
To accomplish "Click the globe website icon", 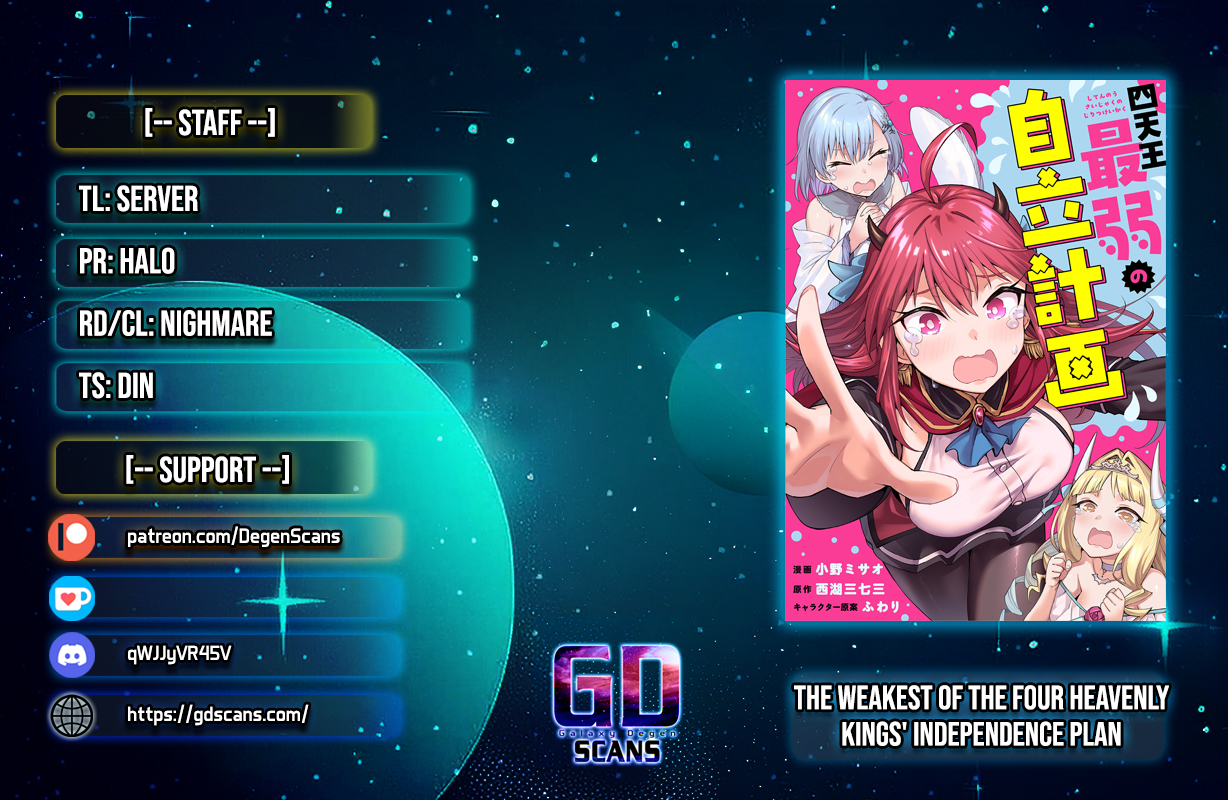I will coord(72,715).
